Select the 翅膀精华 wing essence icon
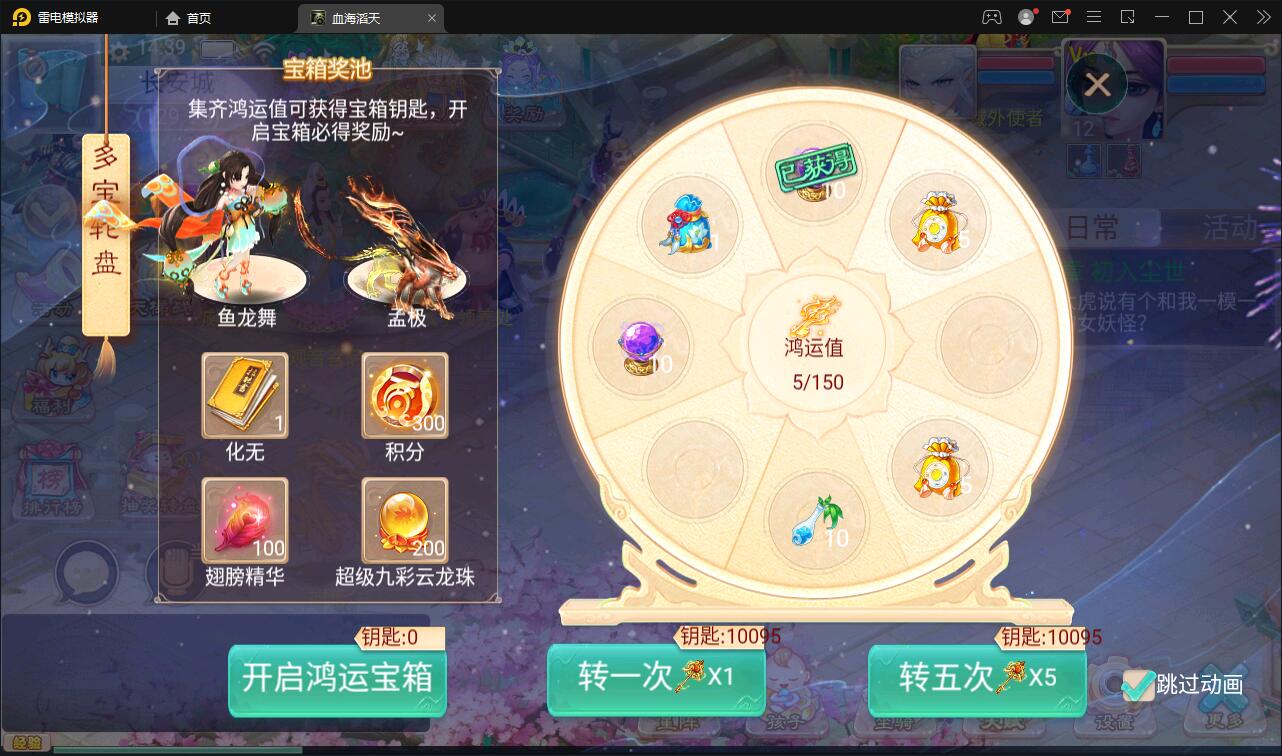 tap(244, 521)
